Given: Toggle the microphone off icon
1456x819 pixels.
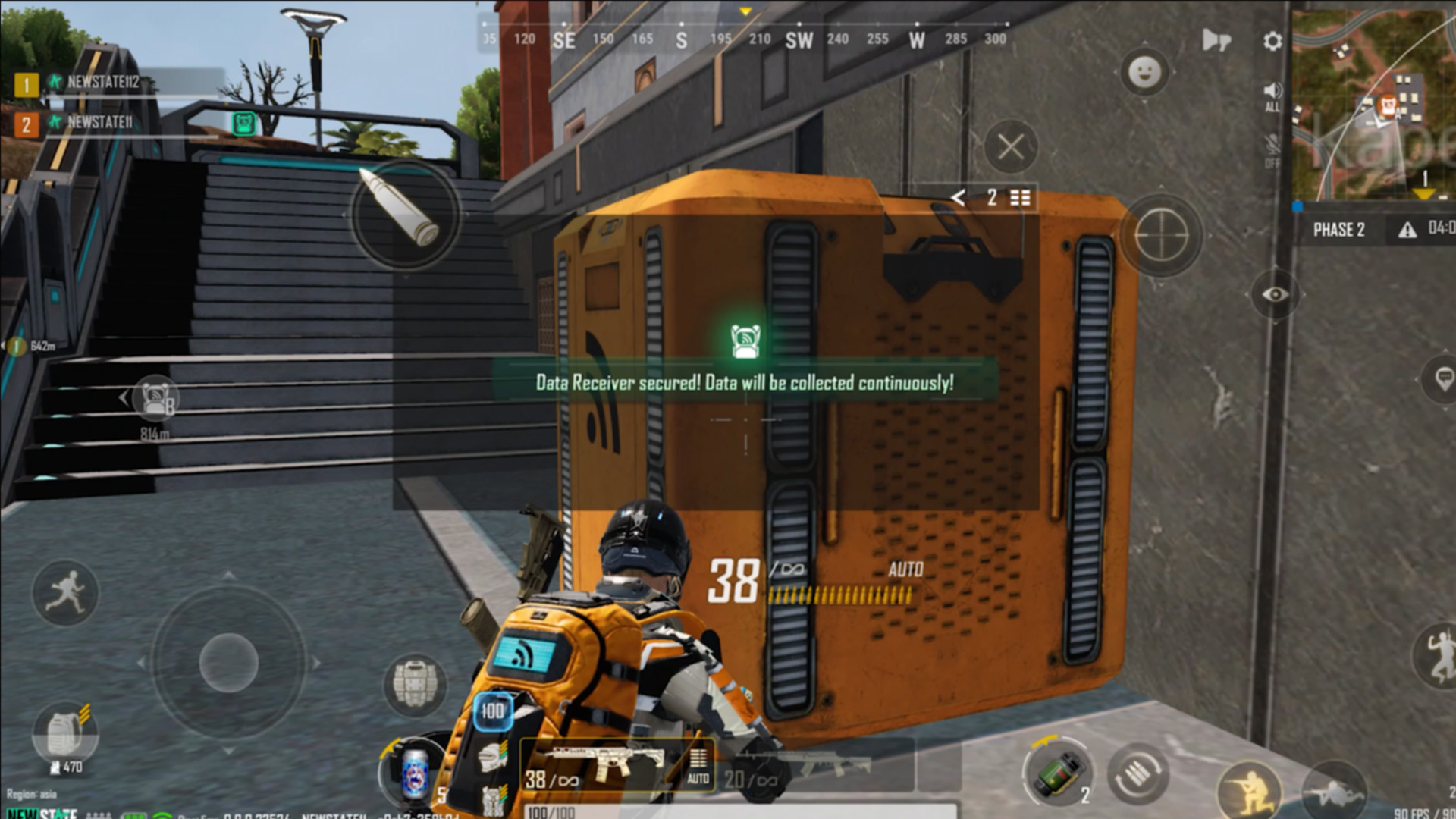Looking at the screenshot, I should click(x=1272, y=149).
